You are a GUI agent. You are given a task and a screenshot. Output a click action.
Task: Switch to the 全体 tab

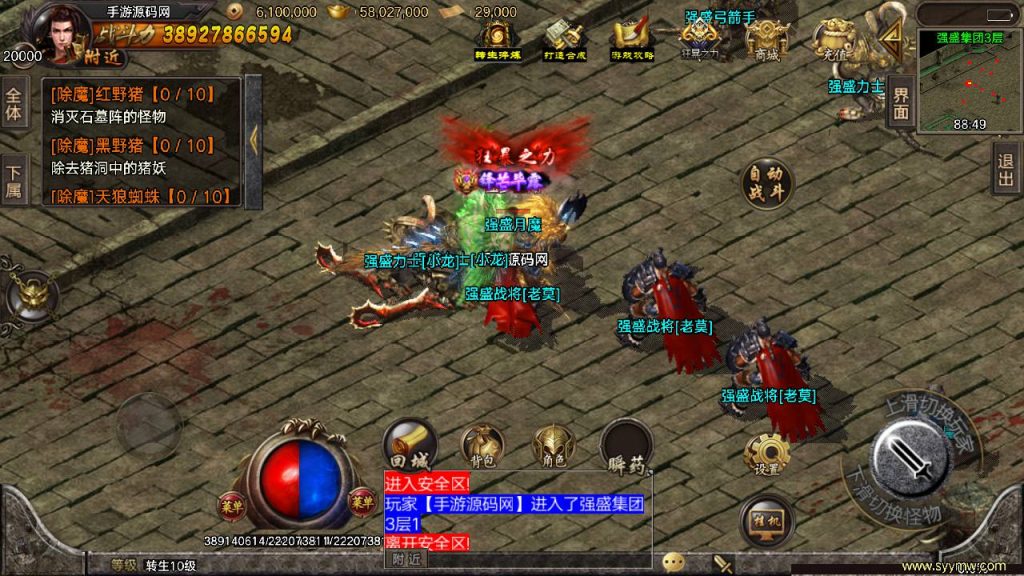[14, 104]
